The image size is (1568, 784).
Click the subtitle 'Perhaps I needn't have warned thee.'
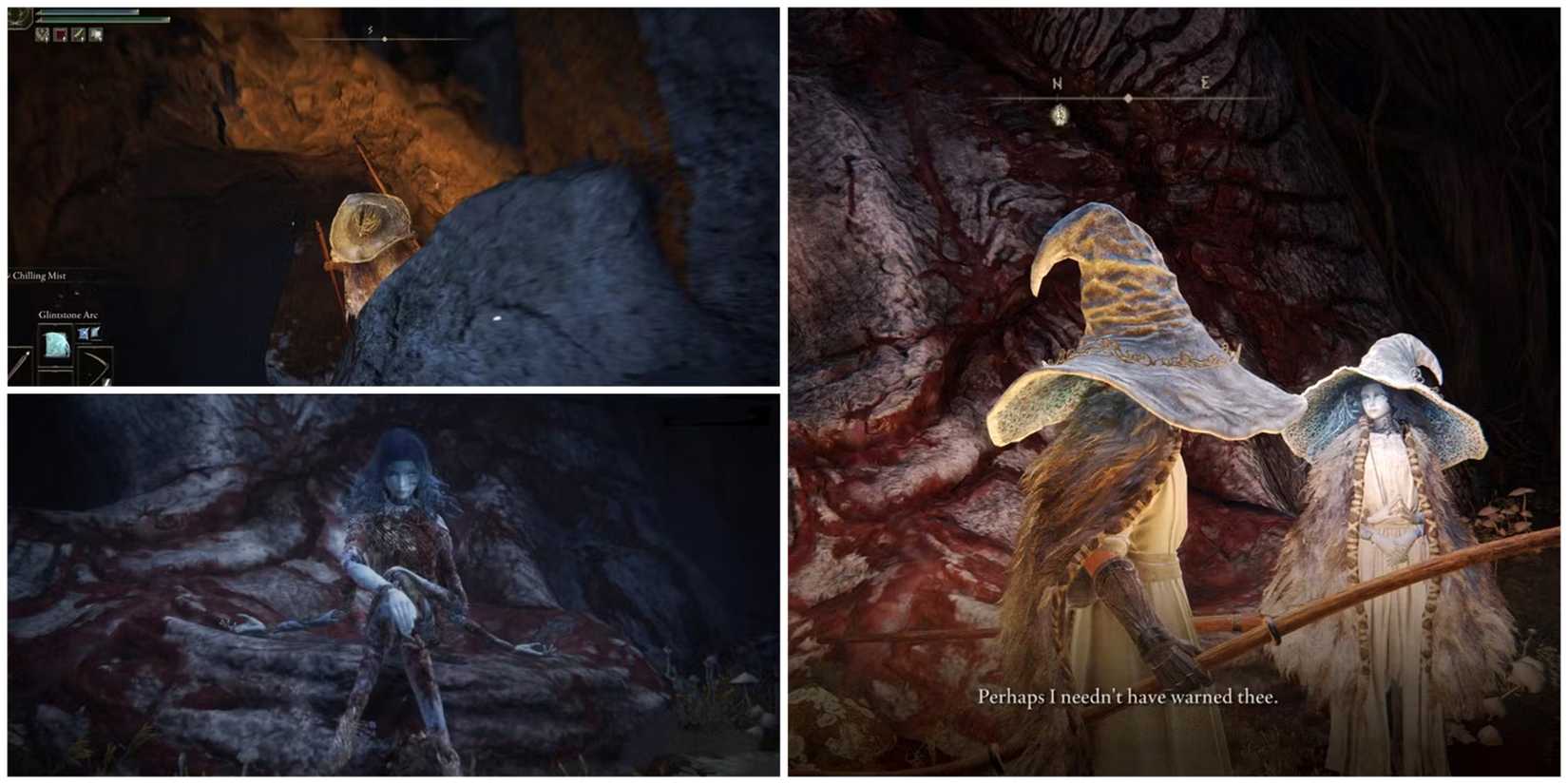(x=1127, y=697)
